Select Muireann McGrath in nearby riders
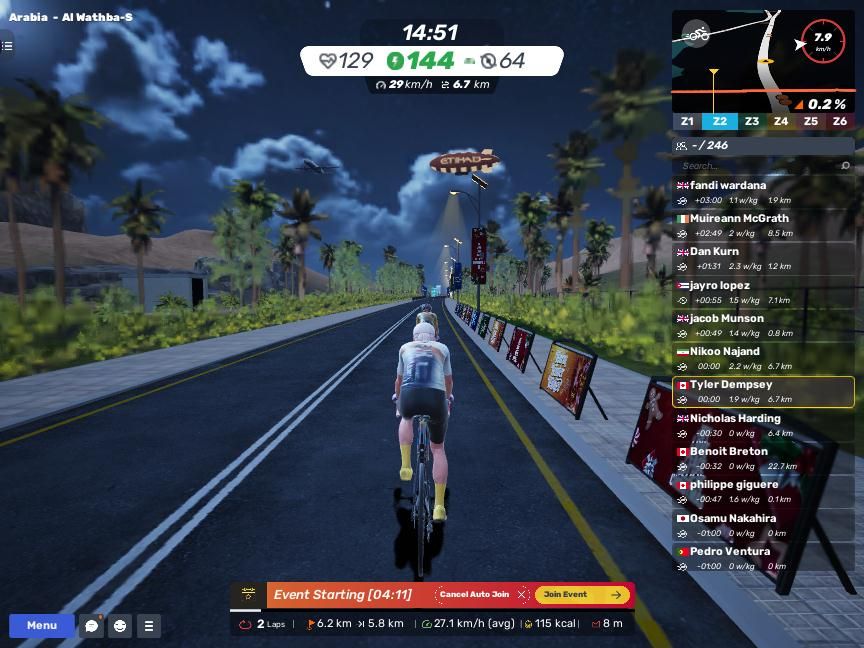Viewport: 864px width, 648px height. point(763,225)
